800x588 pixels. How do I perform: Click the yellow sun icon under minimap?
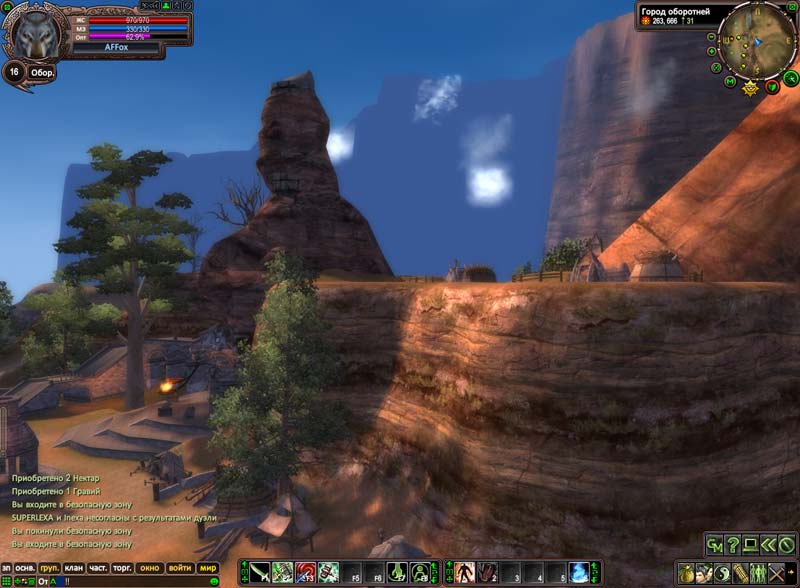pyautogui.click(x=751, y=88)
